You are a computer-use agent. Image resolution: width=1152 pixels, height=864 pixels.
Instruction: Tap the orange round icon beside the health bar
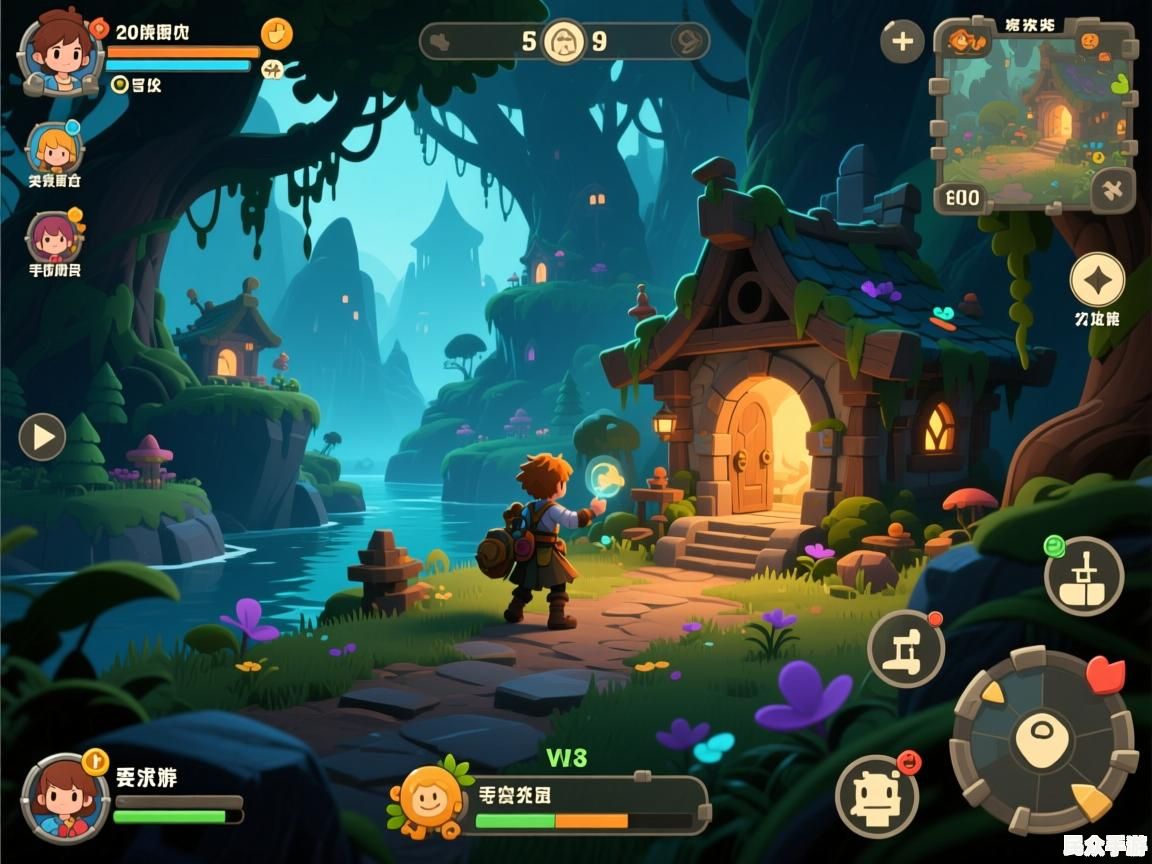tap(277, 33)
